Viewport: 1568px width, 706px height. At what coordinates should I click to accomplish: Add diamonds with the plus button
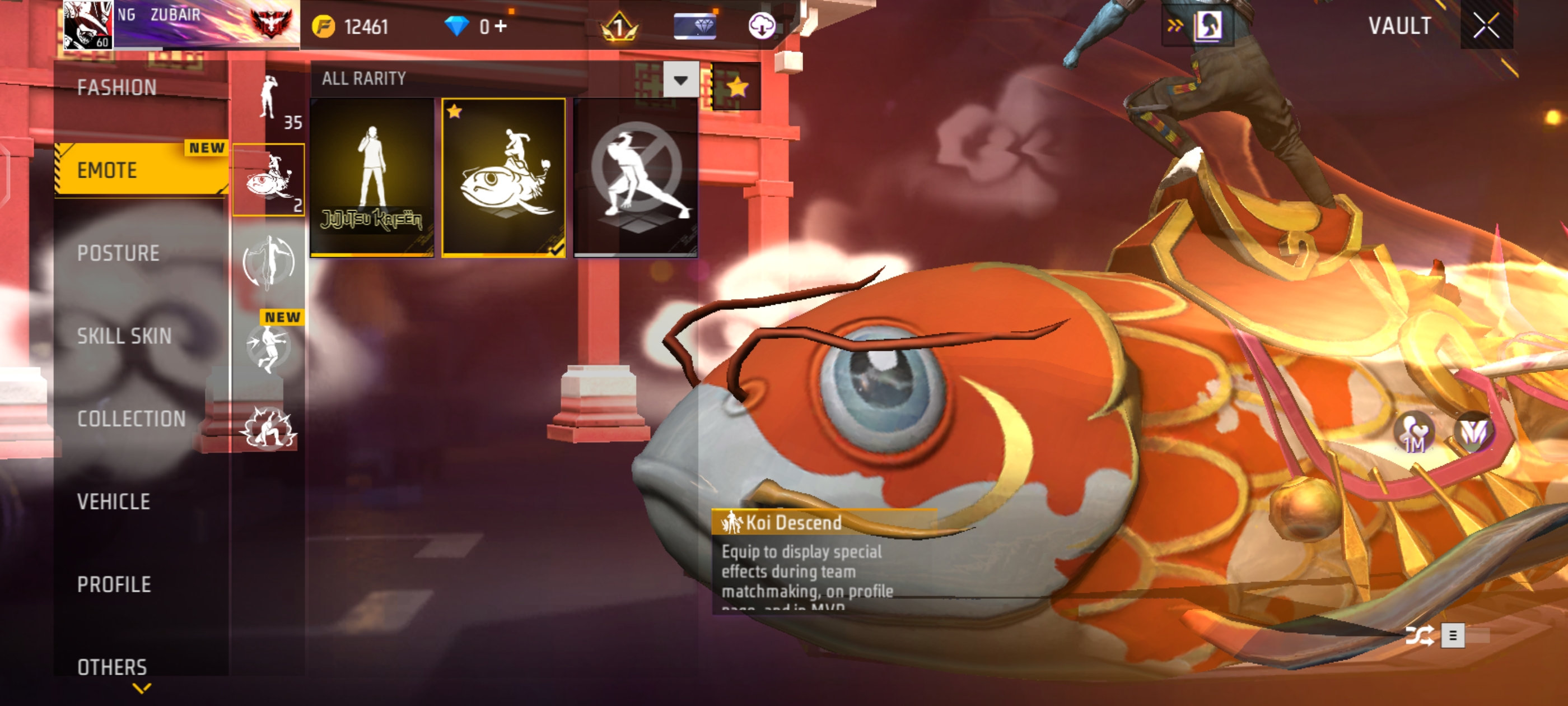click(500, 26)
